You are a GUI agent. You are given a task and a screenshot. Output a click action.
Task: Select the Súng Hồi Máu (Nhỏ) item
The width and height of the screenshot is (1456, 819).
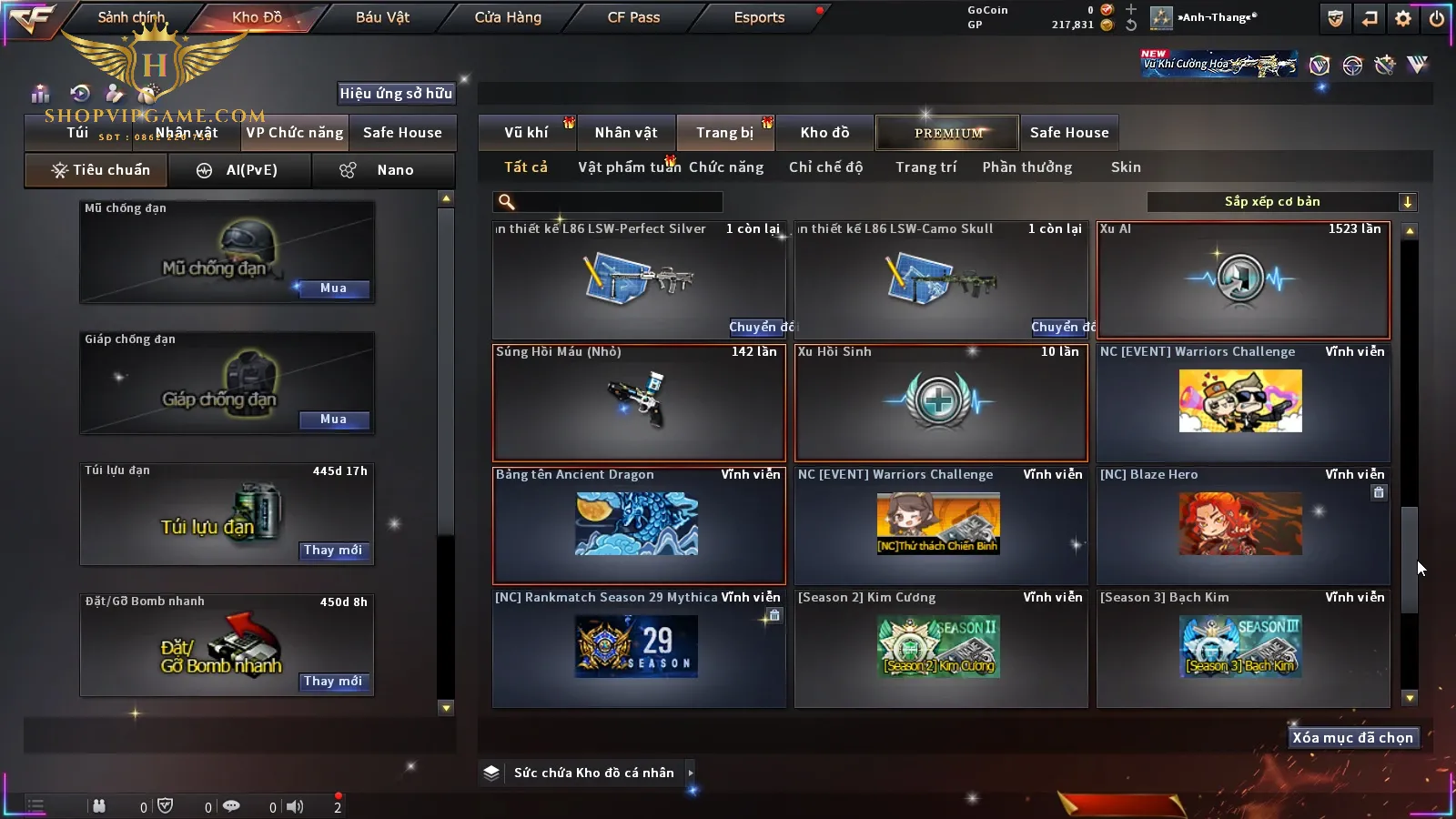639,402
